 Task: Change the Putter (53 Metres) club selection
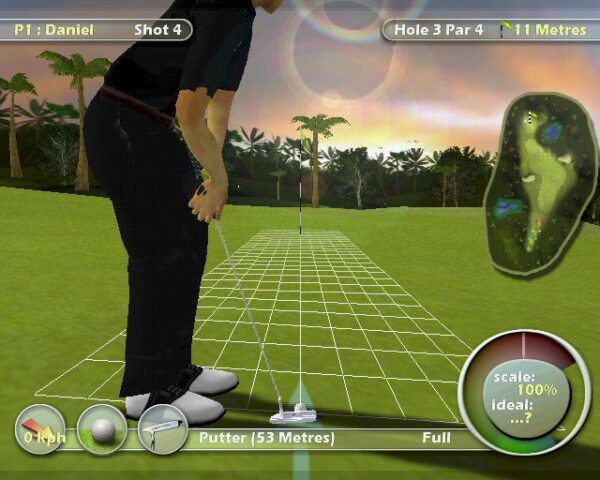coord(266,438)
